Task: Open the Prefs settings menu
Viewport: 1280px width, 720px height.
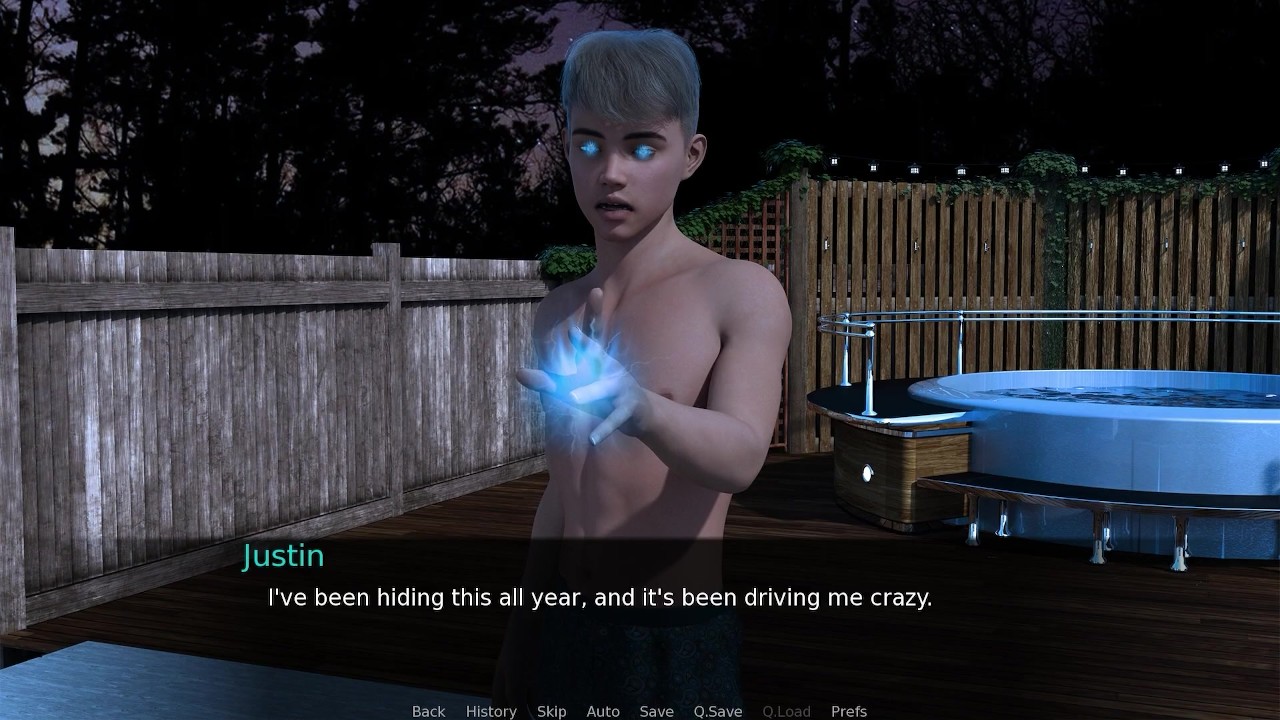Action: tap(849, 711)
